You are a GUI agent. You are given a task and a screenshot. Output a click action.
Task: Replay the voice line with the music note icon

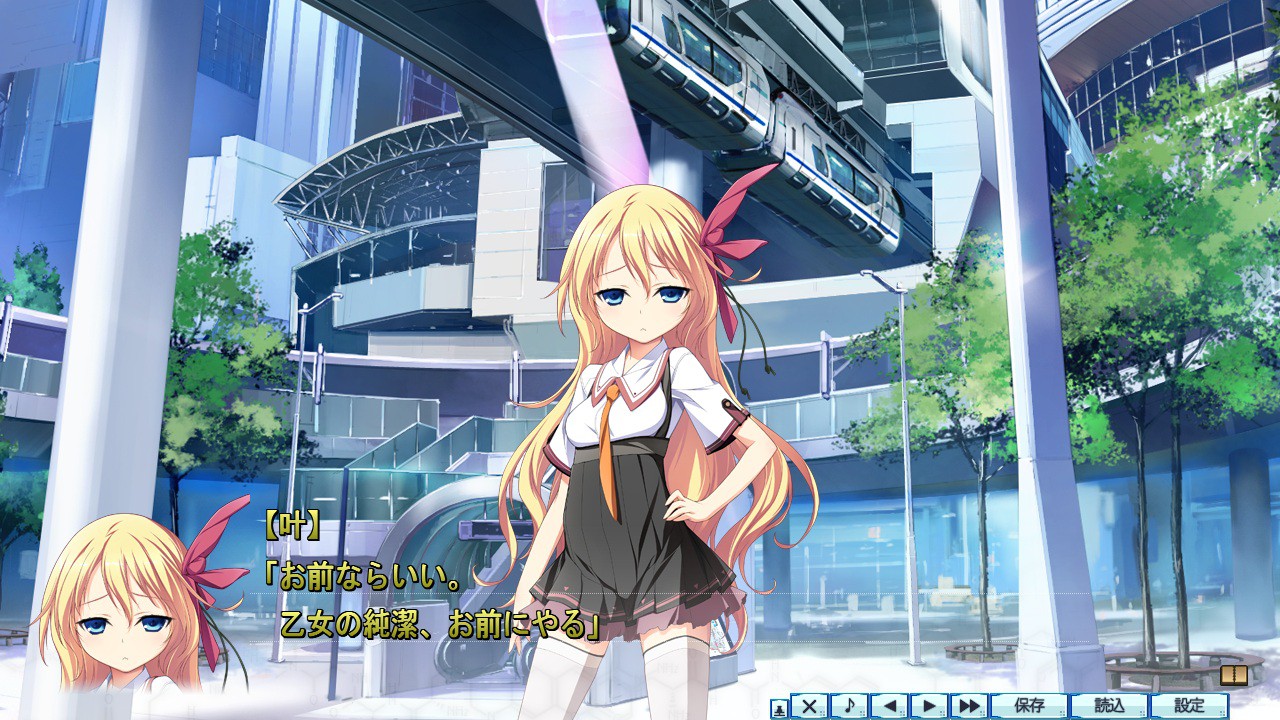pos(850,706)
